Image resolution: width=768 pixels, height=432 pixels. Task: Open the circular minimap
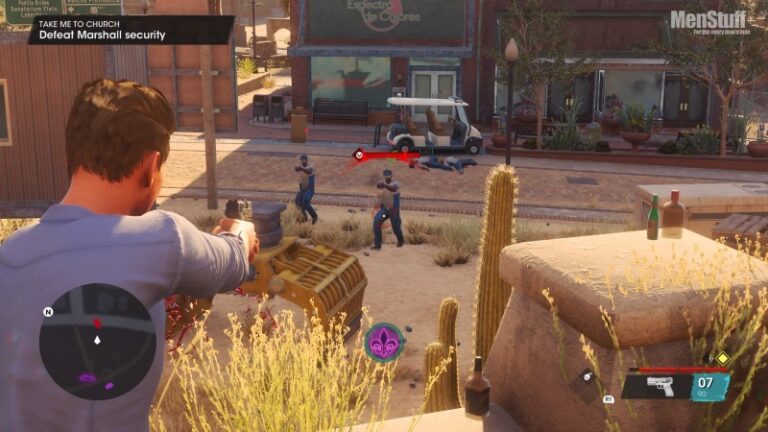point(97,342)
